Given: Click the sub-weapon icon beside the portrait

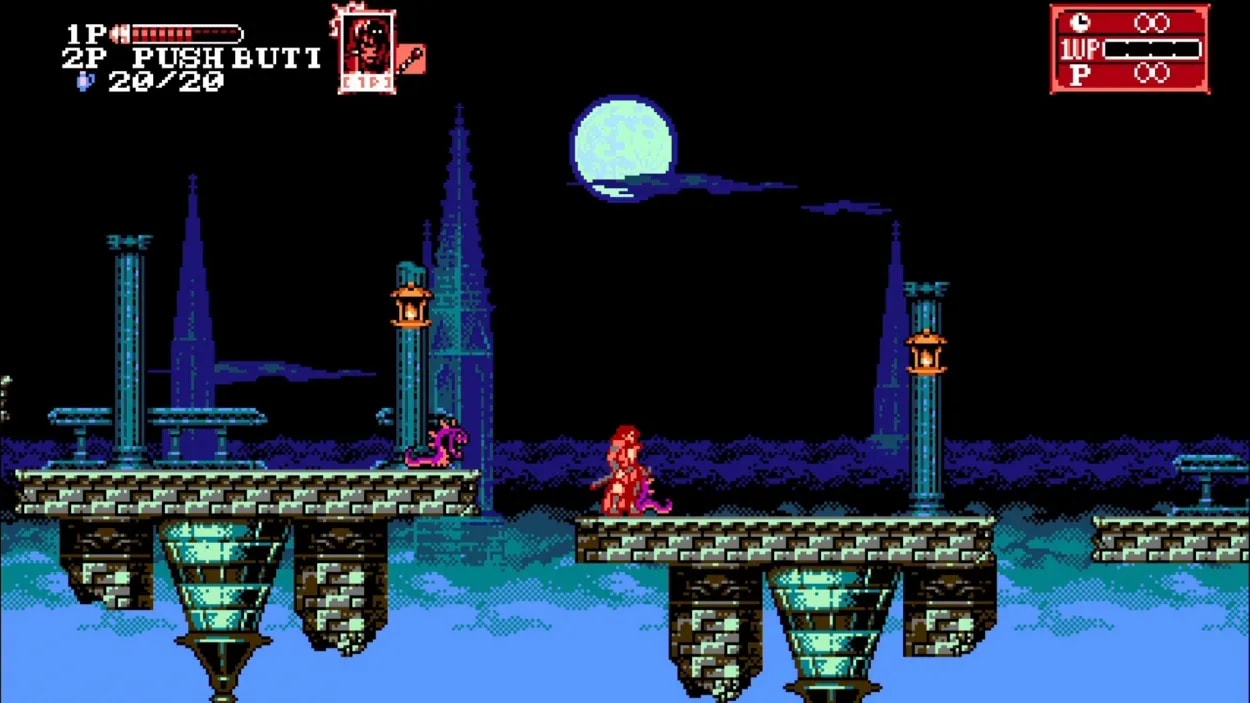Looking at the screenshot, I should point(411,58).
